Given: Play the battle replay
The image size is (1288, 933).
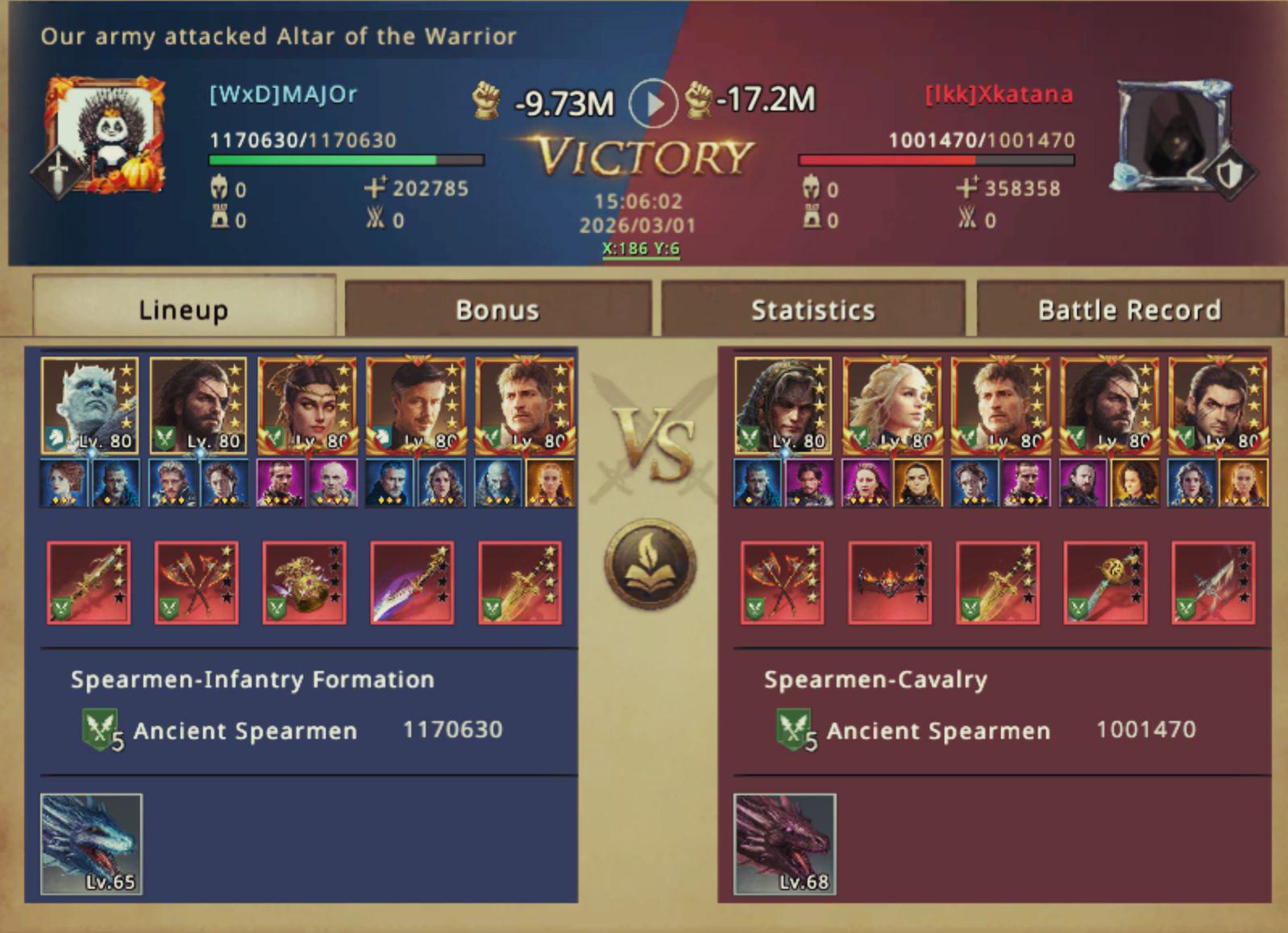Looking at the screenshot, I should pyautogui.click(x=652, y=103).
